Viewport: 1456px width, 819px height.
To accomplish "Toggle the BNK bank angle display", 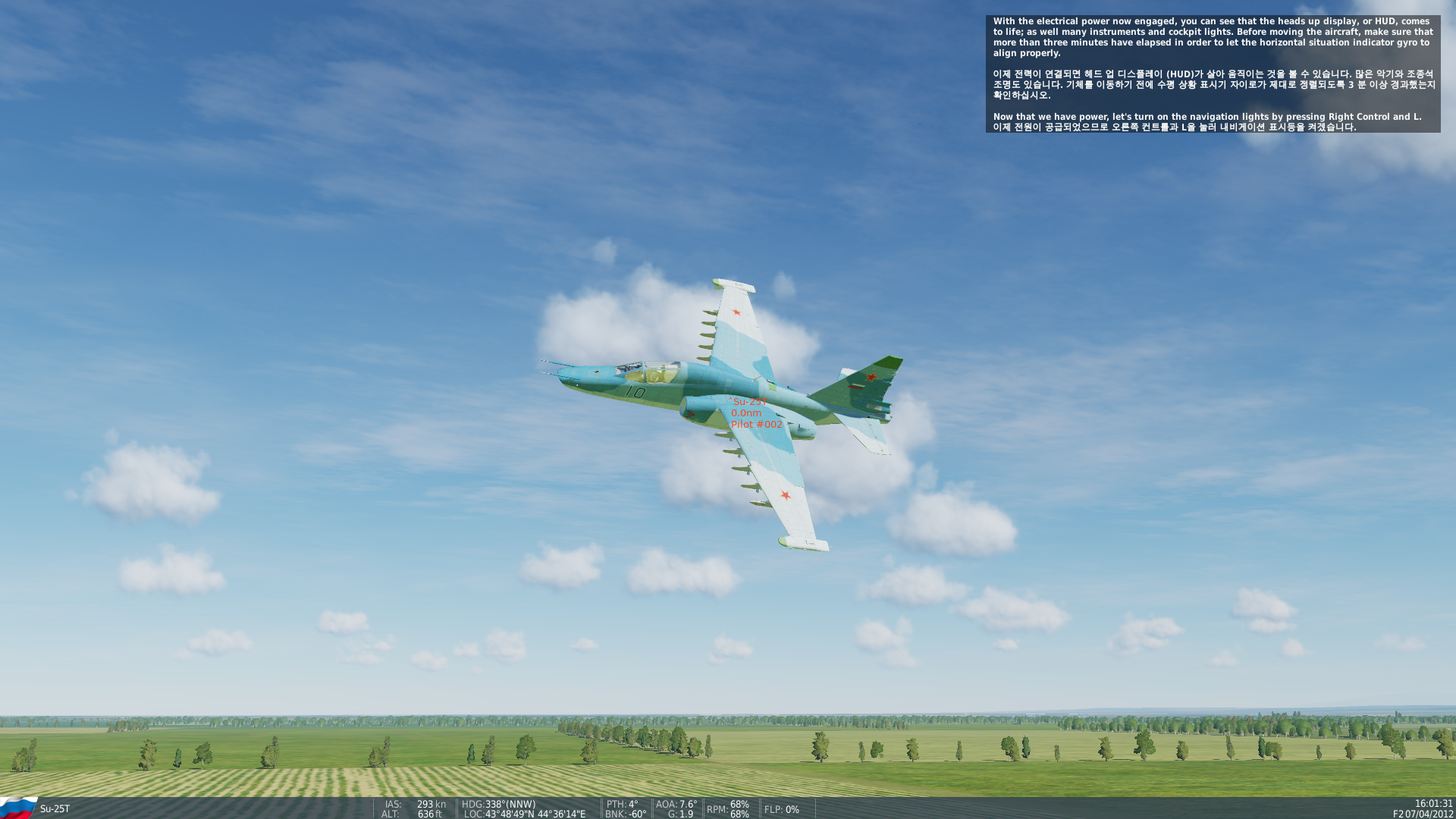I will coord(624,815).
